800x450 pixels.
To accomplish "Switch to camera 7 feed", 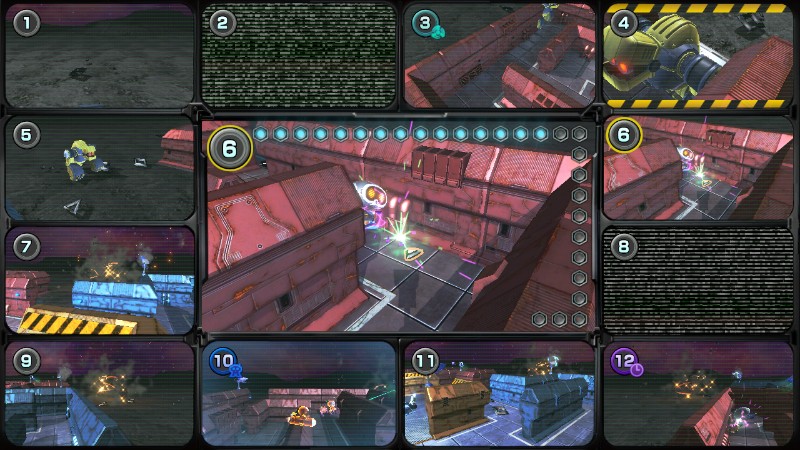I will click(99, 280).
